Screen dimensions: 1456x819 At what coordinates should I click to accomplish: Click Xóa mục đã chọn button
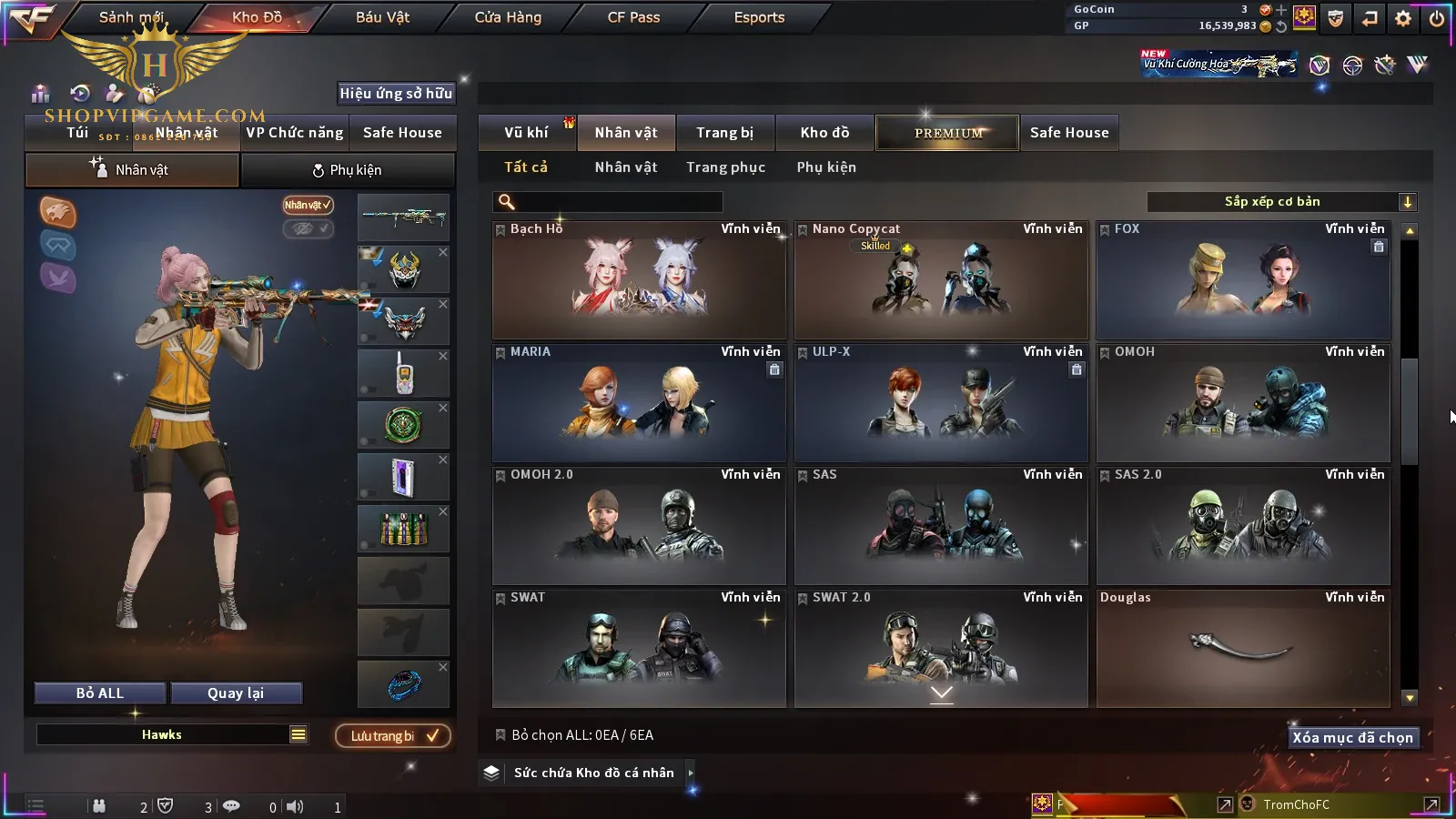[1352, 738]
